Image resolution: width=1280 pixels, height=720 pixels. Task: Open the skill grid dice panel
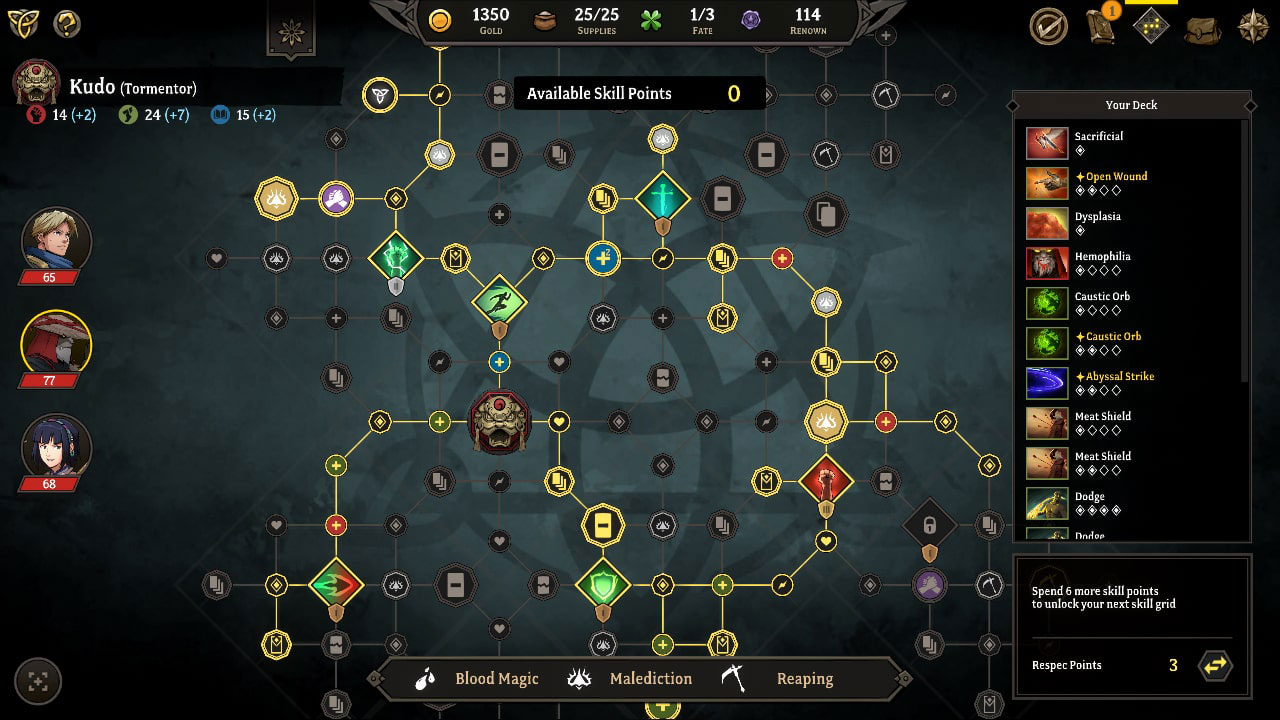pos(1149,27)
